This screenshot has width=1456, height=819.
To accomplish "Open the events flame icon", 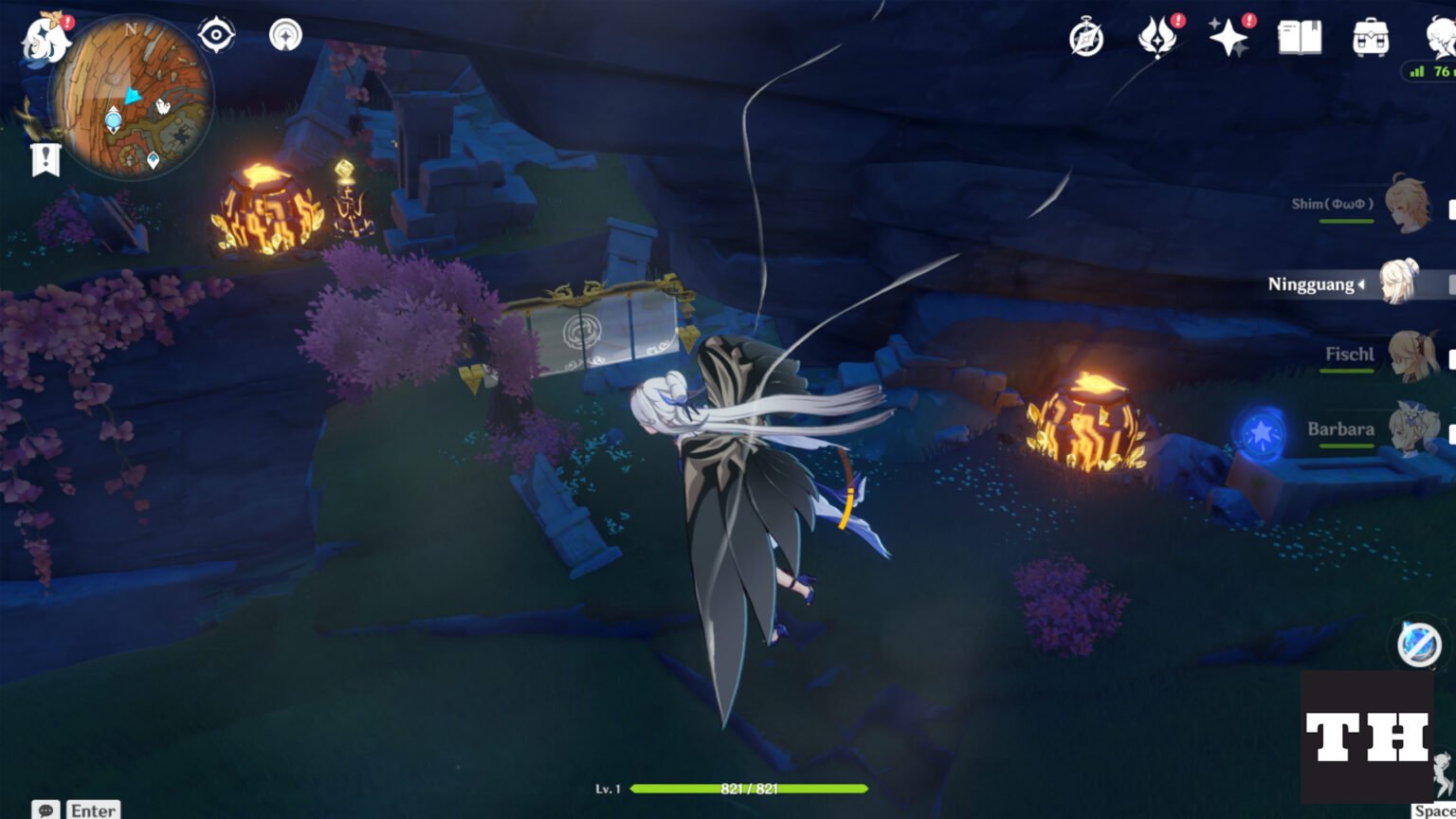I will click(1157, 39).
